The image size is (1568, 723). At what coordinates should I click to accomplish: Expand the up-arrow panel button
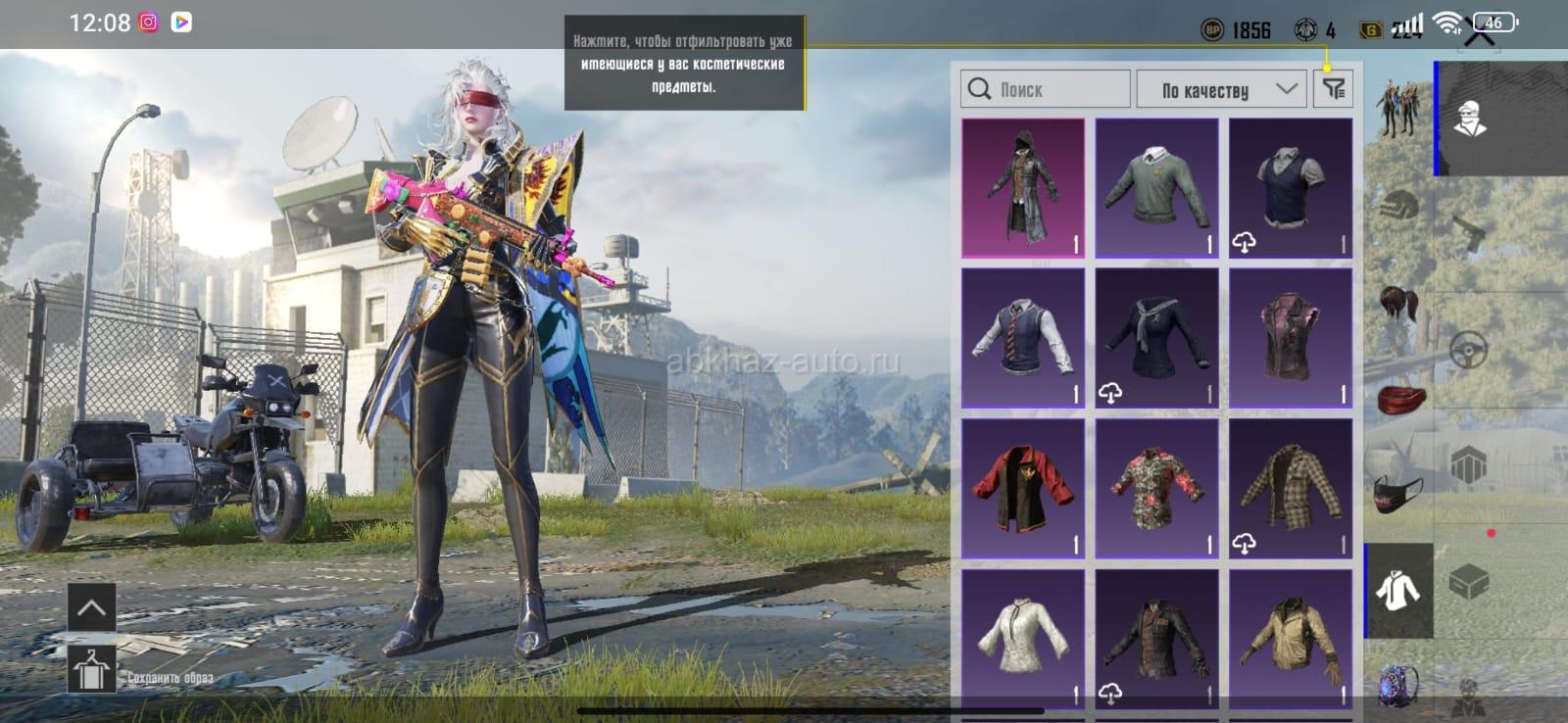[x=91, y=607]
